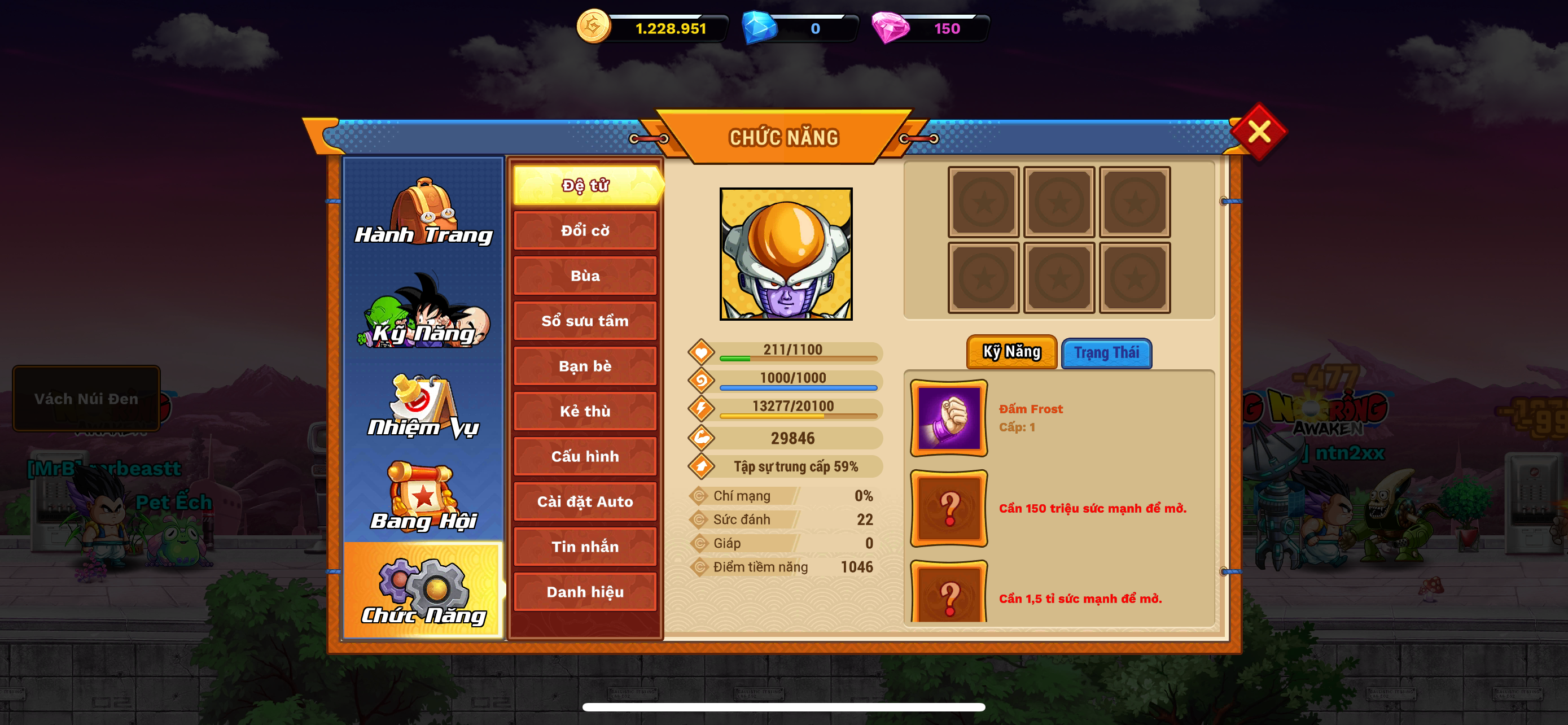
Task: Tap the locked skill needing 150 triệu power
Action: click(948, 508)
